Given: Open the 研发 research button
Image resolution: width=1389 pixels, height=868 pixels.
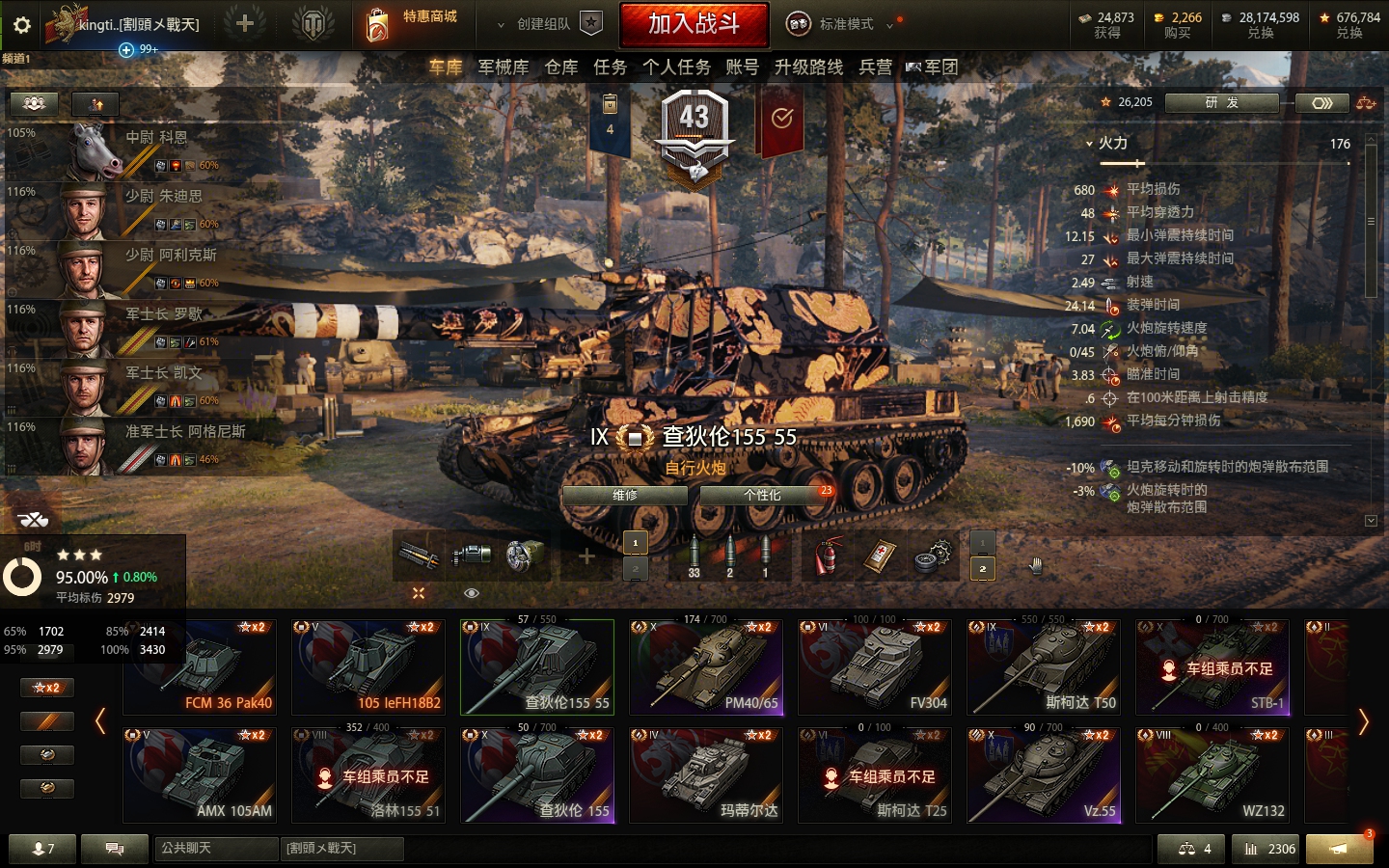Looking at the screenshot, I should tap(1221, 103).
